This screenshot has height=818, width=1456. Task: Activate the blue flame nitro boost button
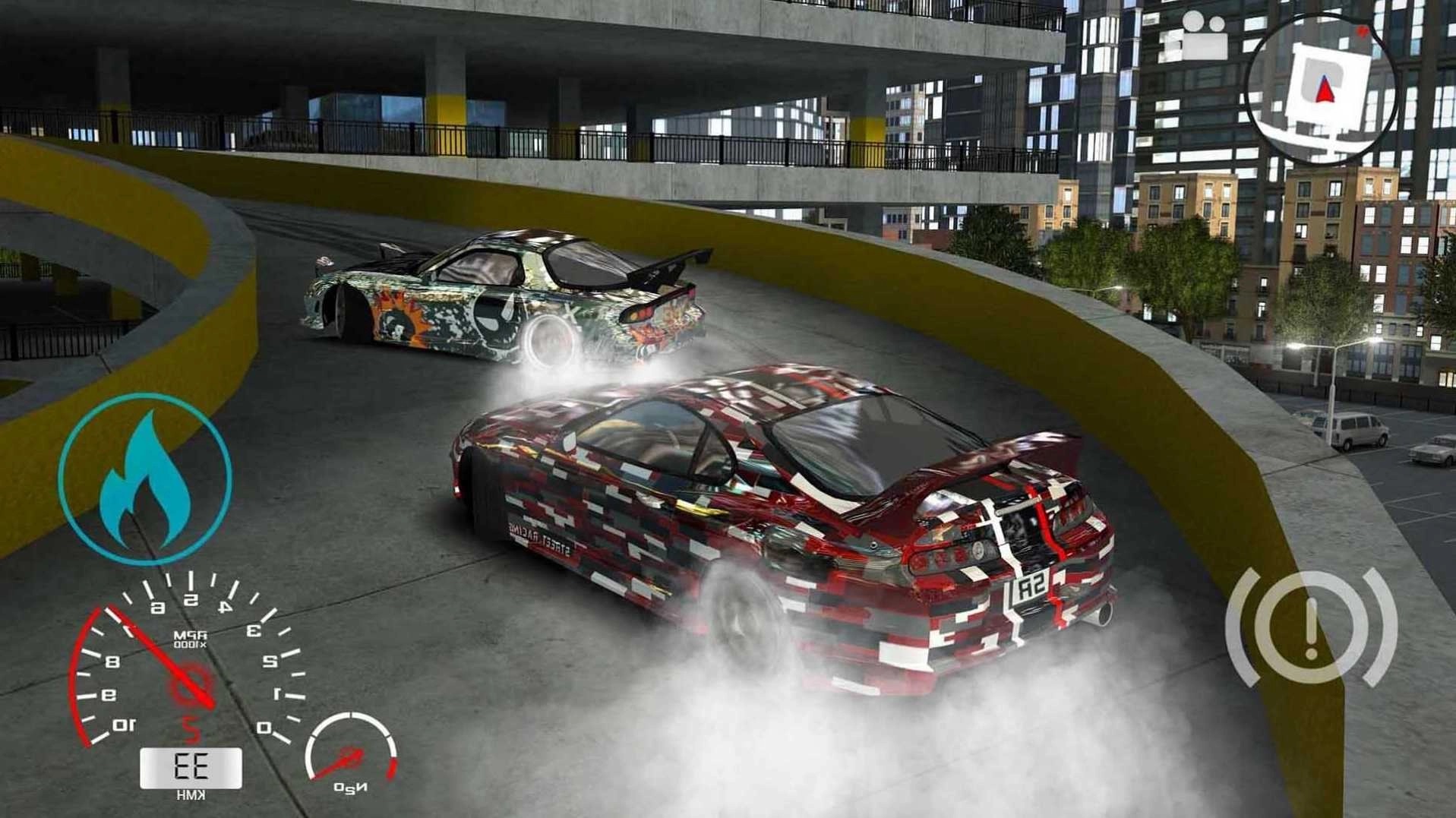[144, 478]
